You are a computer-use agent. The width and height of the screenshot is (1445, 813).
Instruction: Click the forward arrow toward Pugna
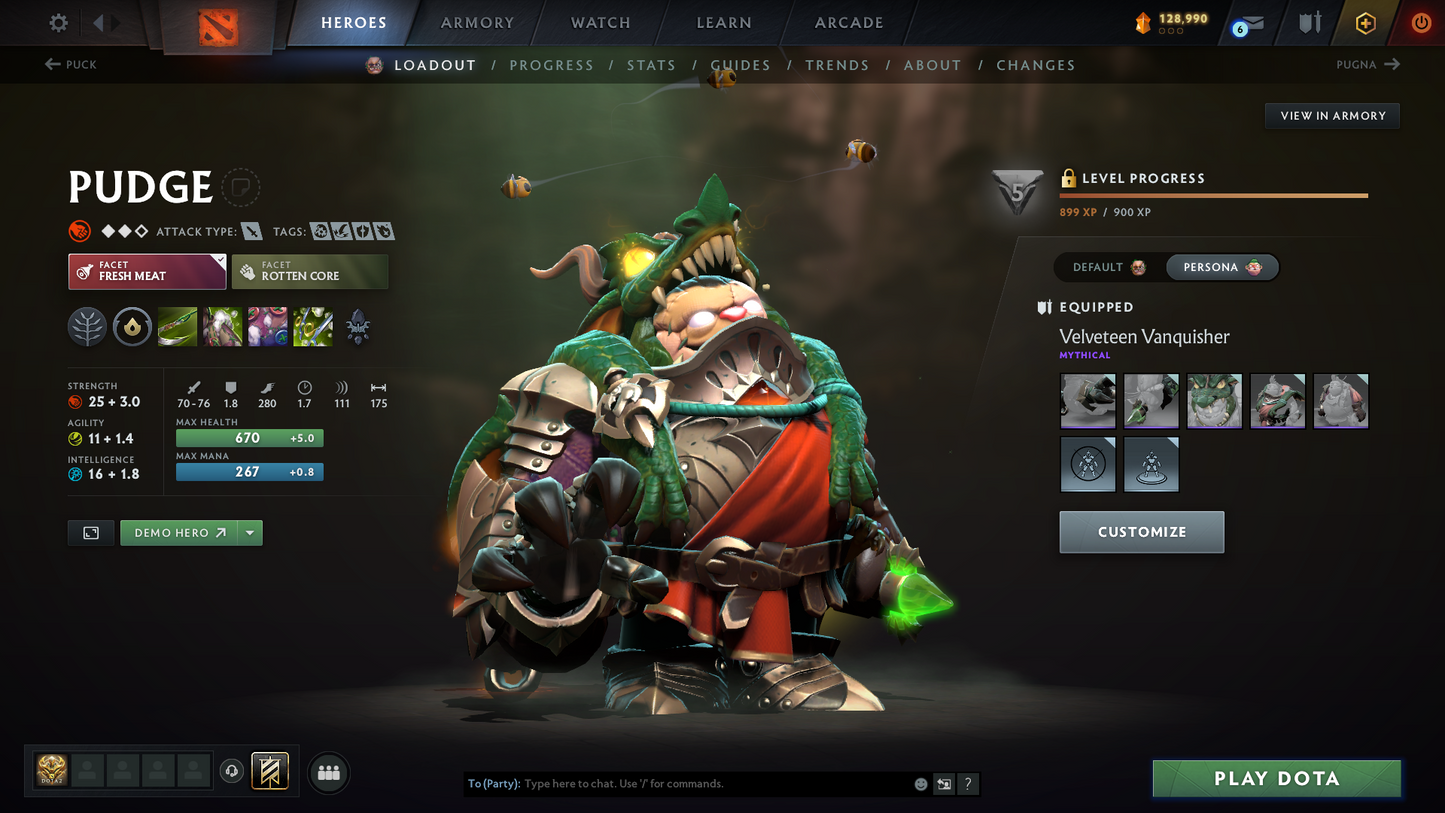click(x=1394, y=64)
